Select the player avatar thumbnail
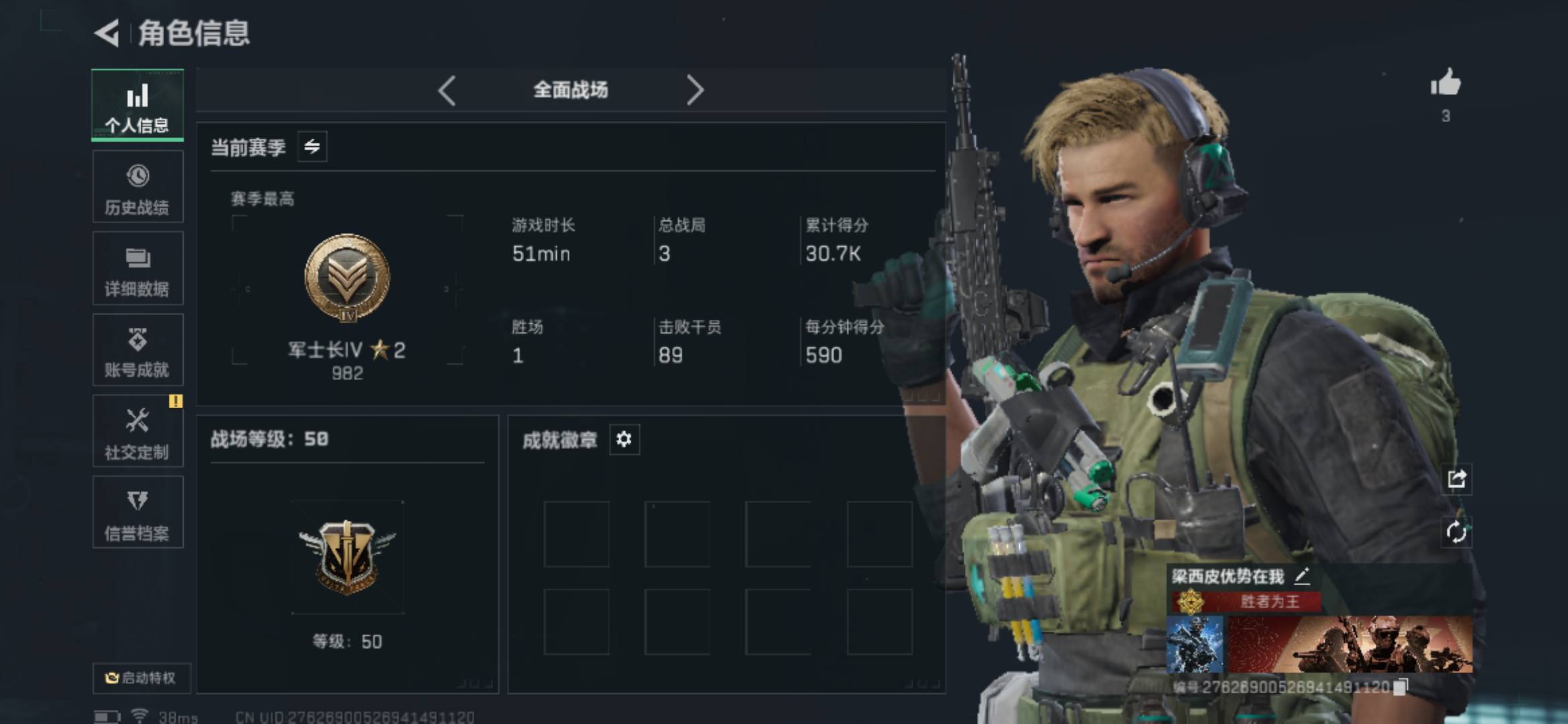 tap(1195, 645)
